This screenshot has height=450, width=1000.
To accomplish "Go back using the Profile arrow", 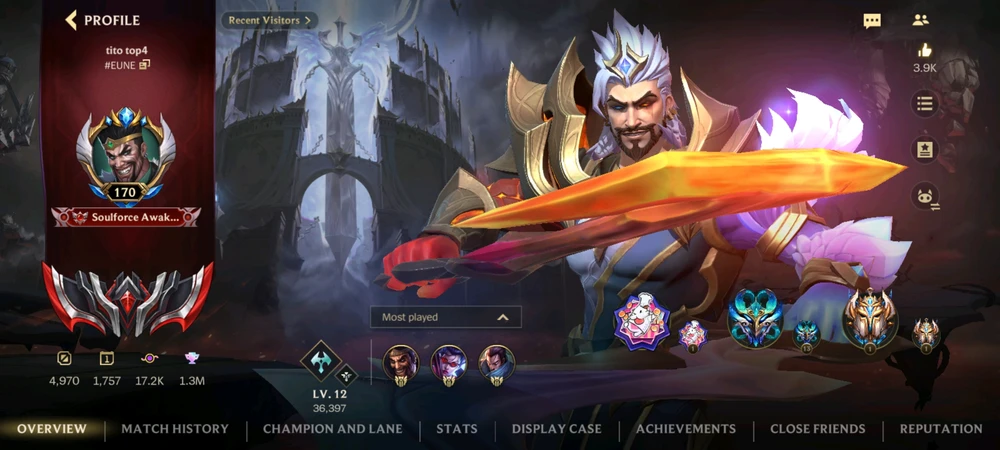I will (71, 20).
